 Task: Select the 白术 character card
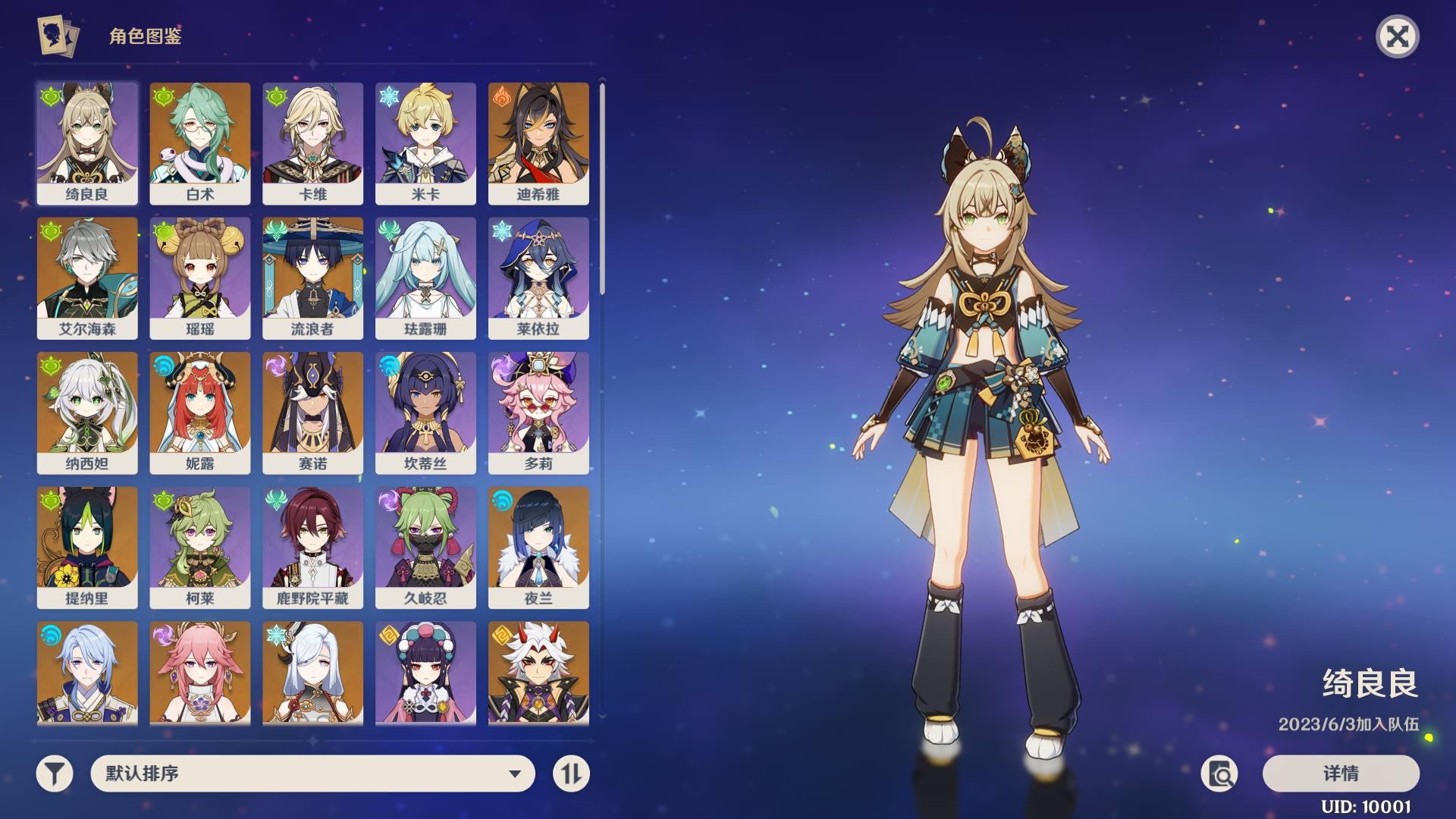[x=200, y=143]
